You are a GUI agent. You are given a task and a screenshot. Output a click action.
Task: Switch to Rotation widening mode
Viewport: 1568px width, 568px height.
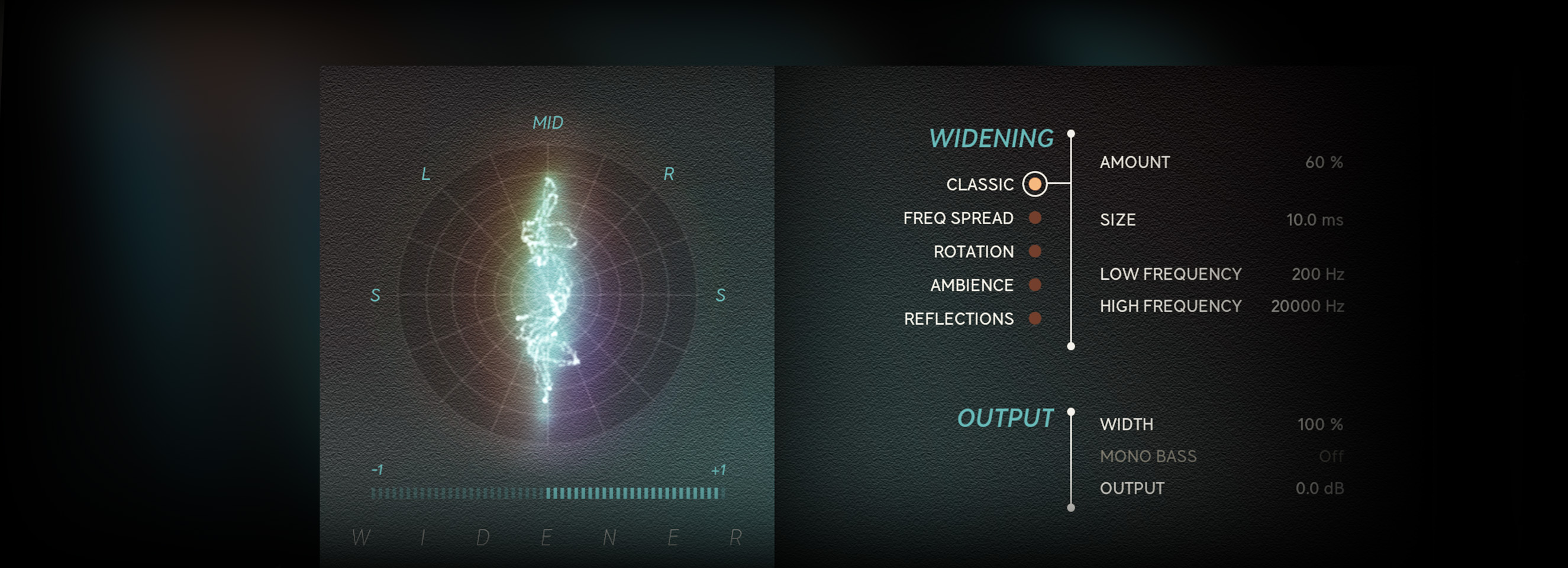tap(1034, 251)
